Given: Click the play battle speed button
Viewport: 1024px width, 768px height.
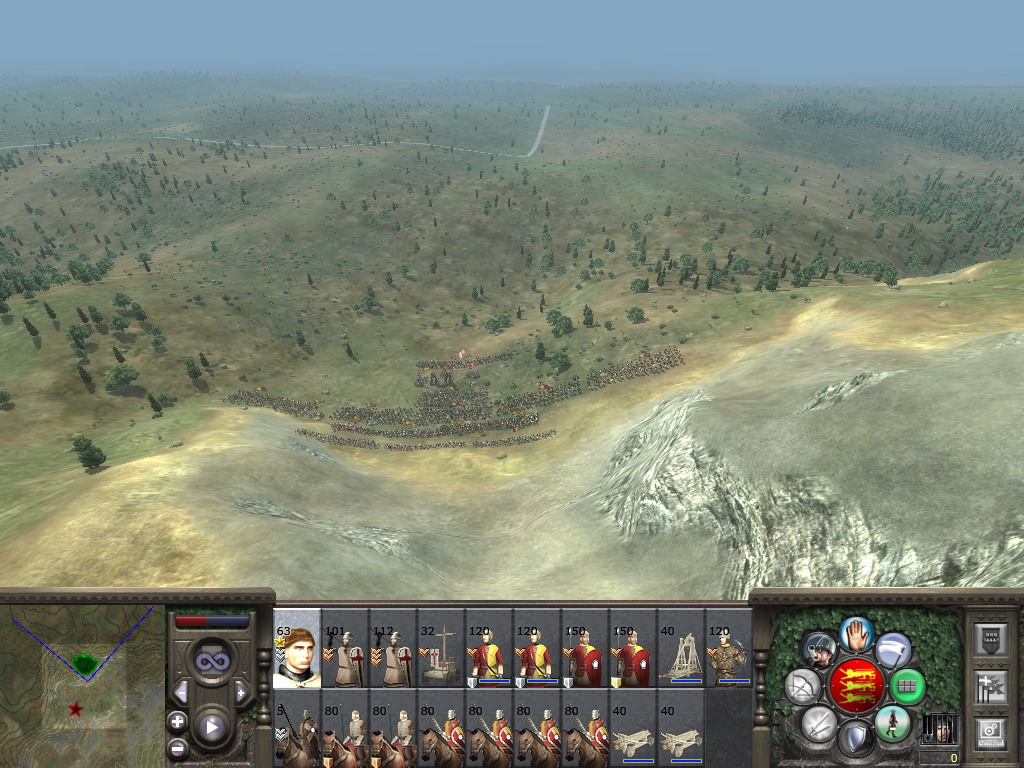Looking at the screenshot, I should click(x=212, y=728).
